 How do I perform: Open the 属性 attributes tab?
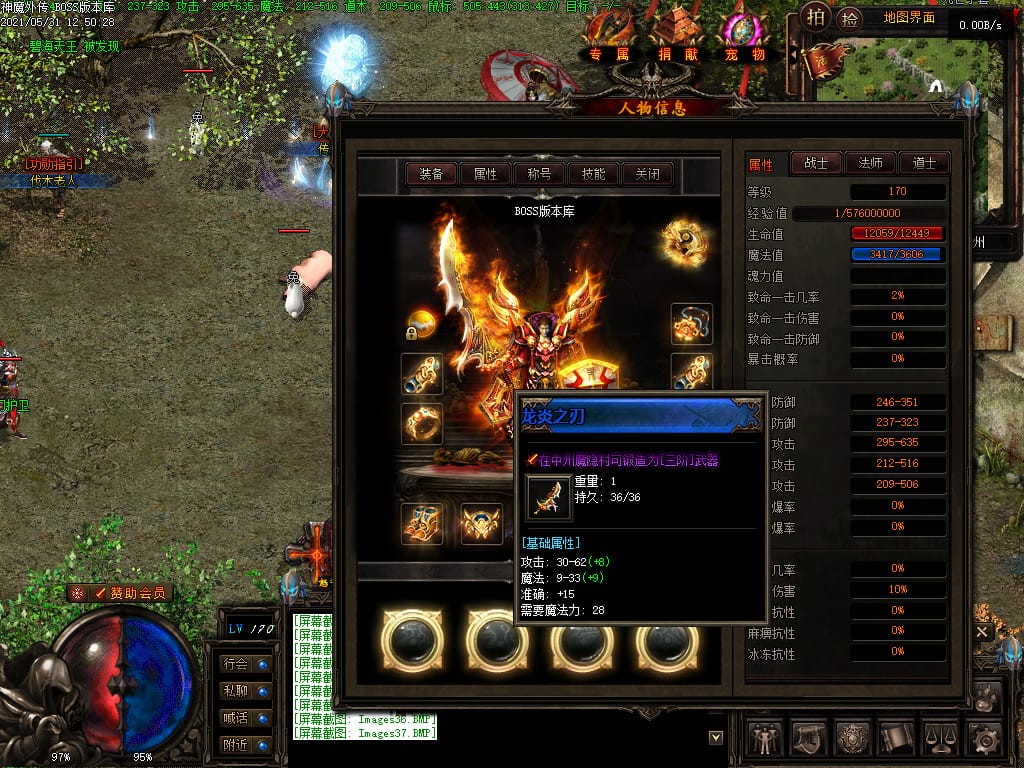485,174
